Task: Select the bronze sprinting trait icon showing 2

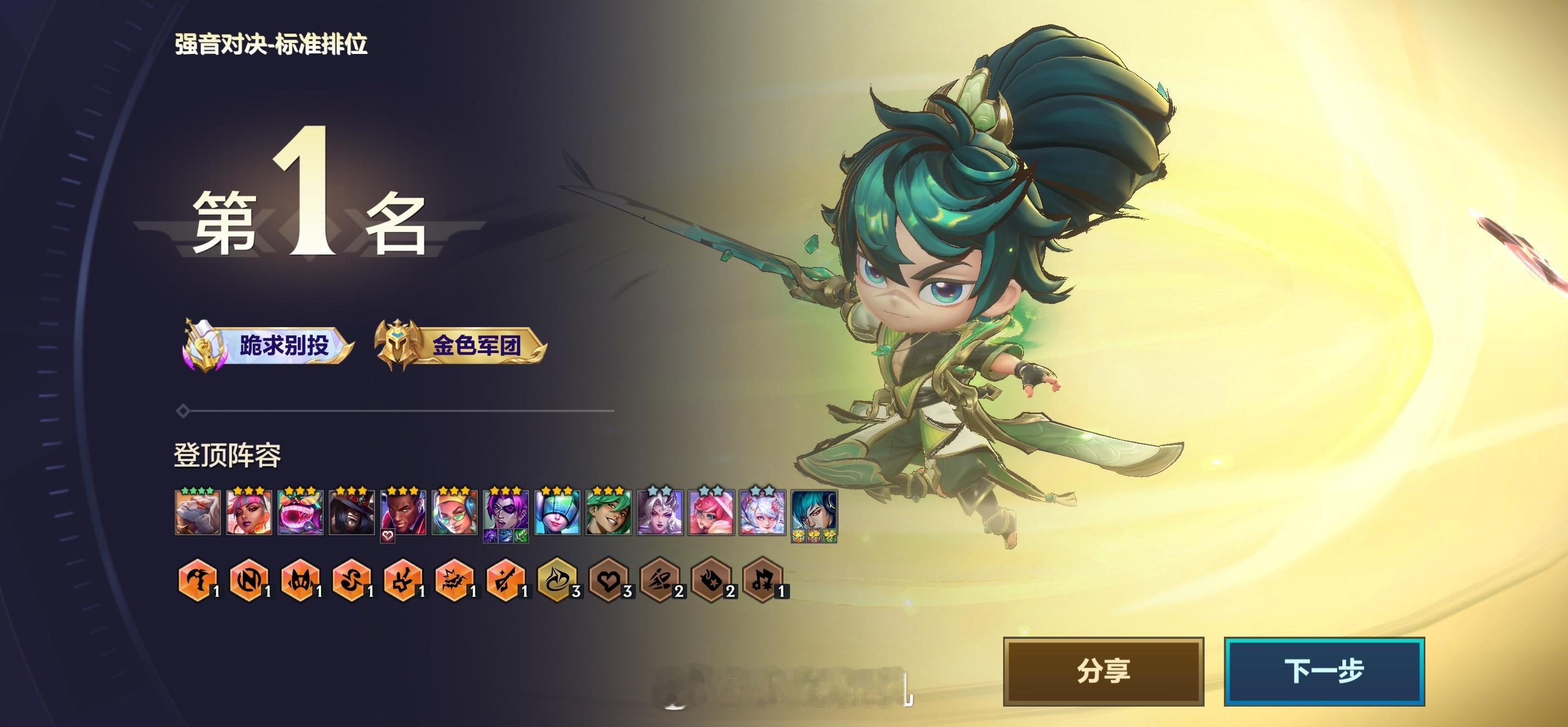Action: 659,588
